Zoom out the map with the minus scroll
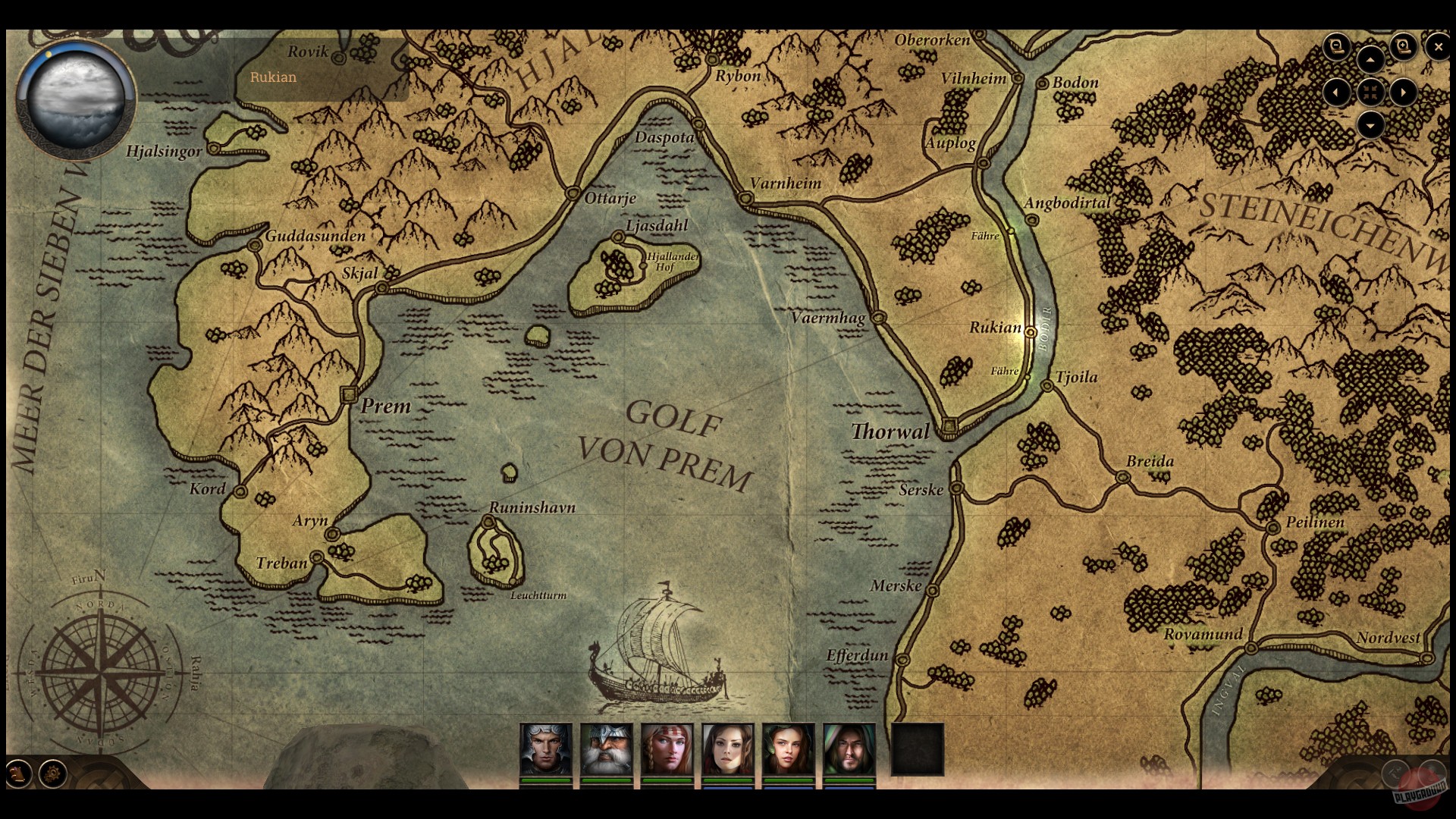Screen dimensions: 1456x819 point(1337,47)
